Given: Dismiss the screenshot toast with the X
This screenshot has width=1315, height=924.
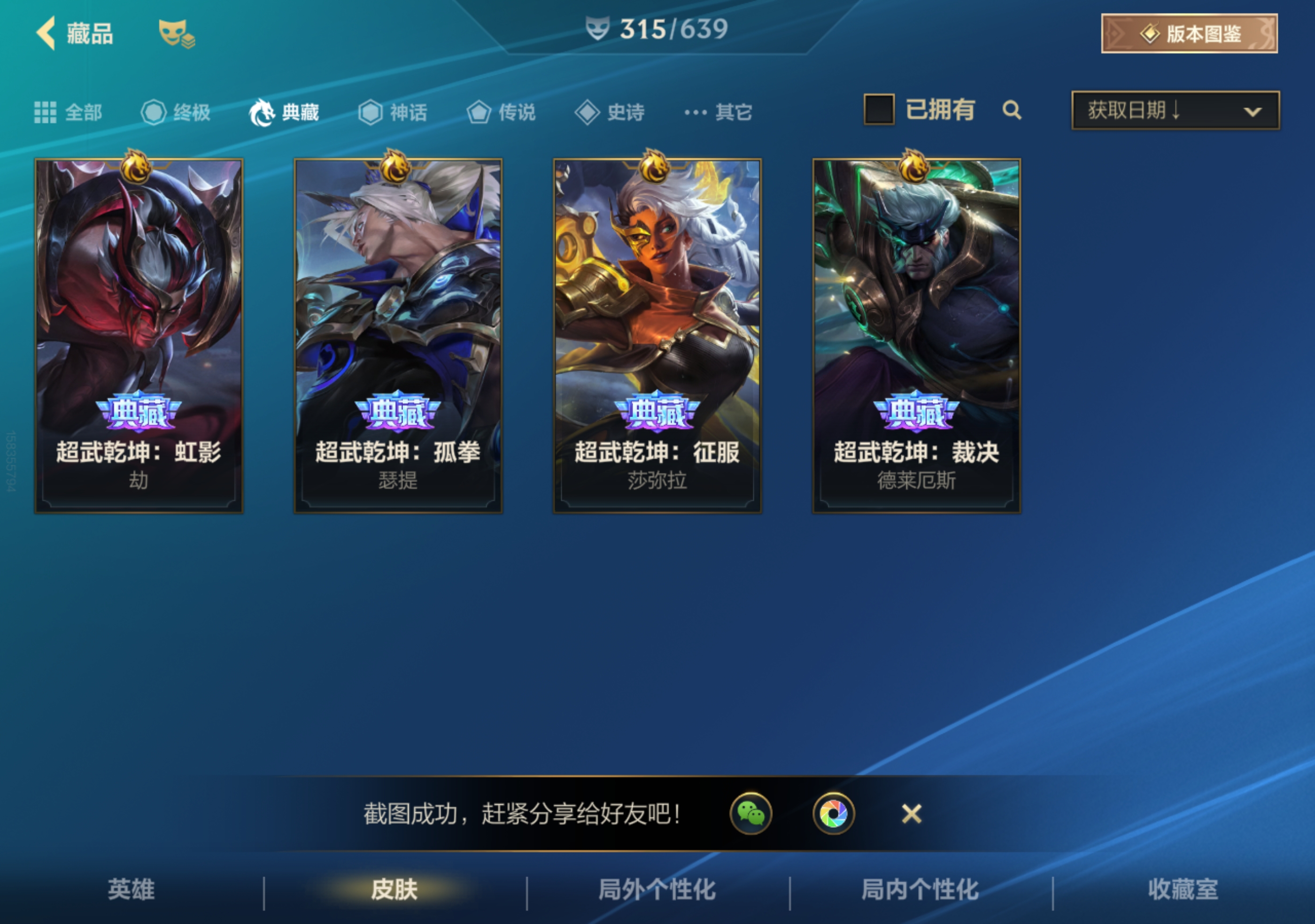Looking at the screenshot, I should point(911,814).
